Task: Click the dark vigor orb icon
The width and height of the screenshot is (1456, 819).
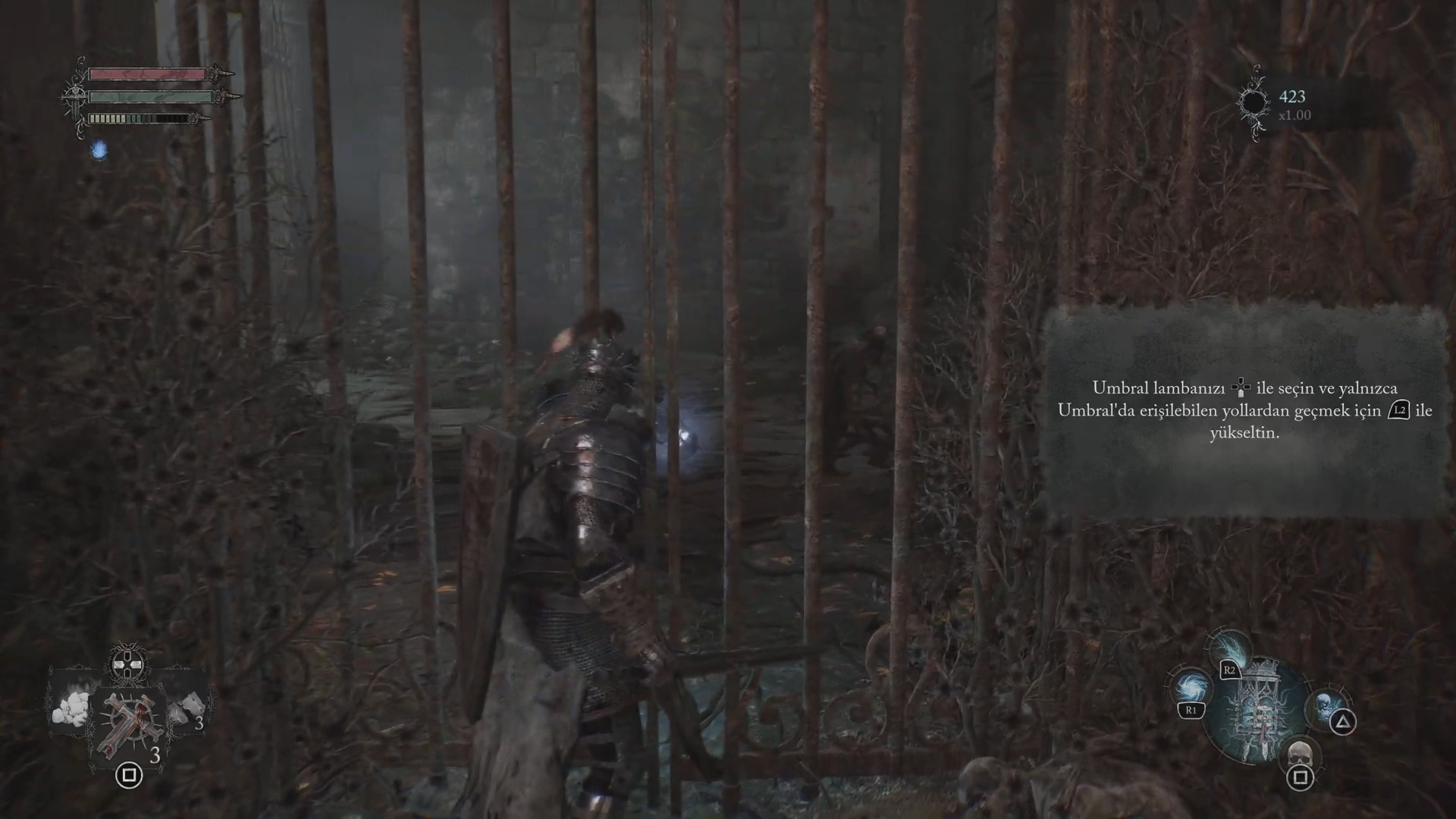Action: (1253, 102)
